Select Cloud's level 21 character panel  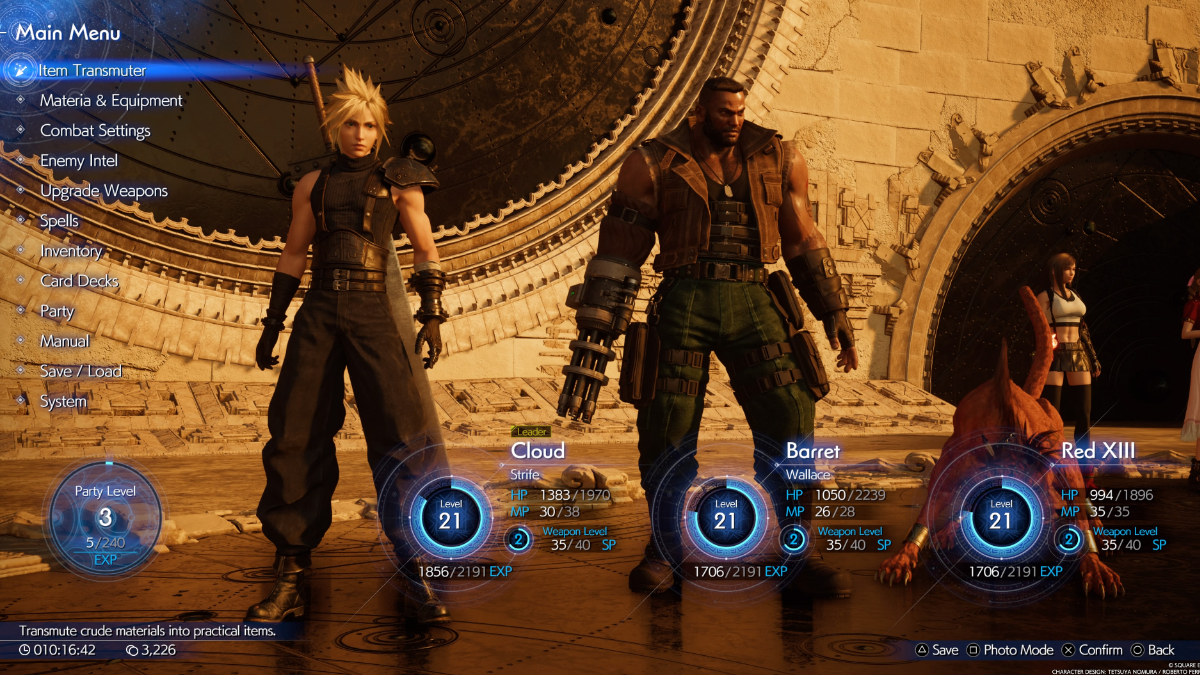click(450, 520)
